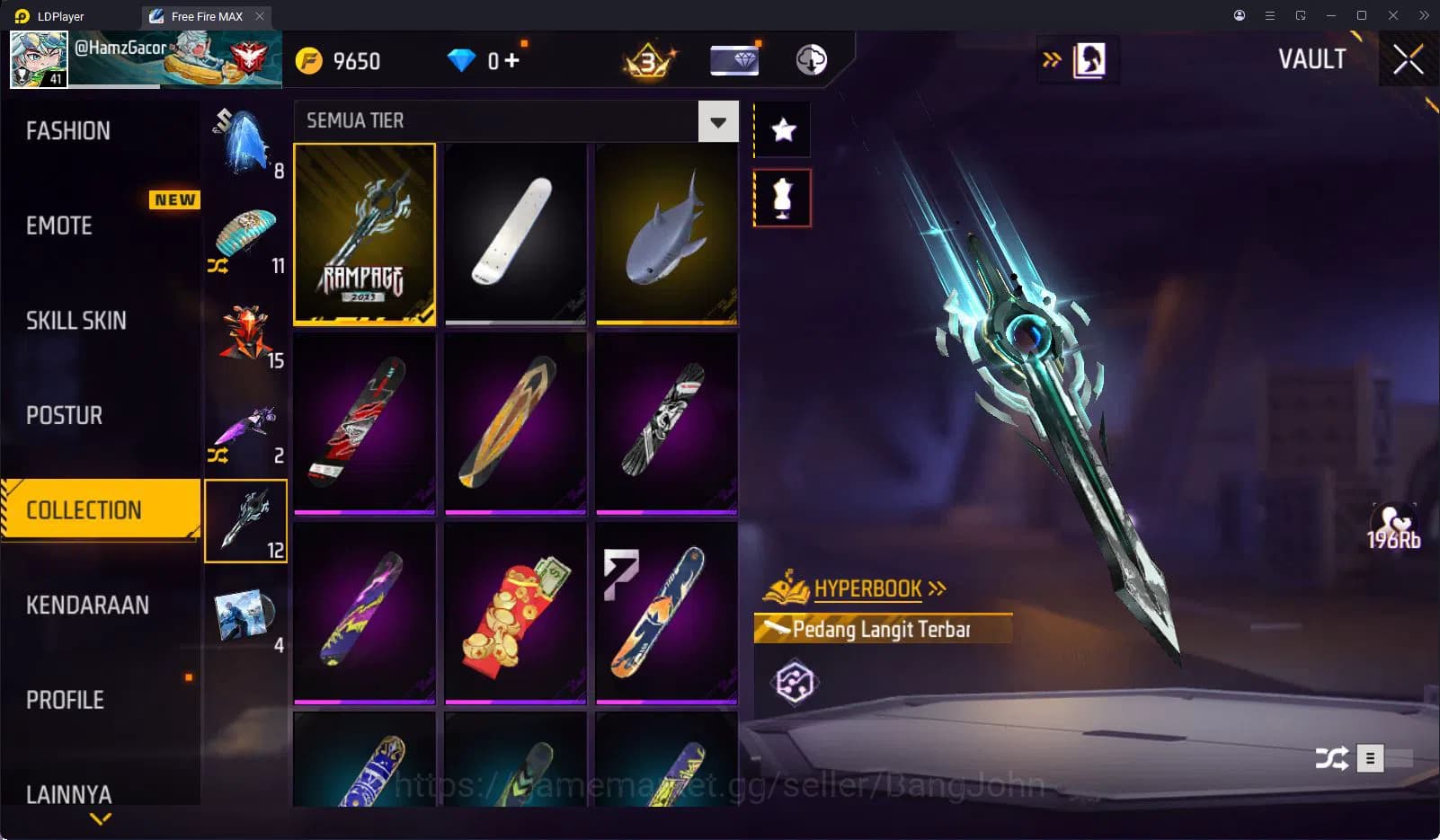Open the SKILL SKIN category
The width and height of the screenshot is (1440, 840).
(76, 320)
